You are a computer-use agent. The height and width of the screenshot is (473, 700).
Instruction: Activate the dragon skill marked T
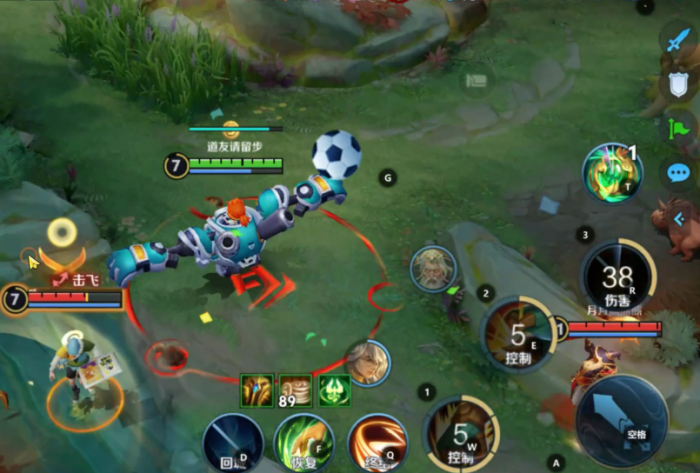pyautogui.click(x=613, y=171)
